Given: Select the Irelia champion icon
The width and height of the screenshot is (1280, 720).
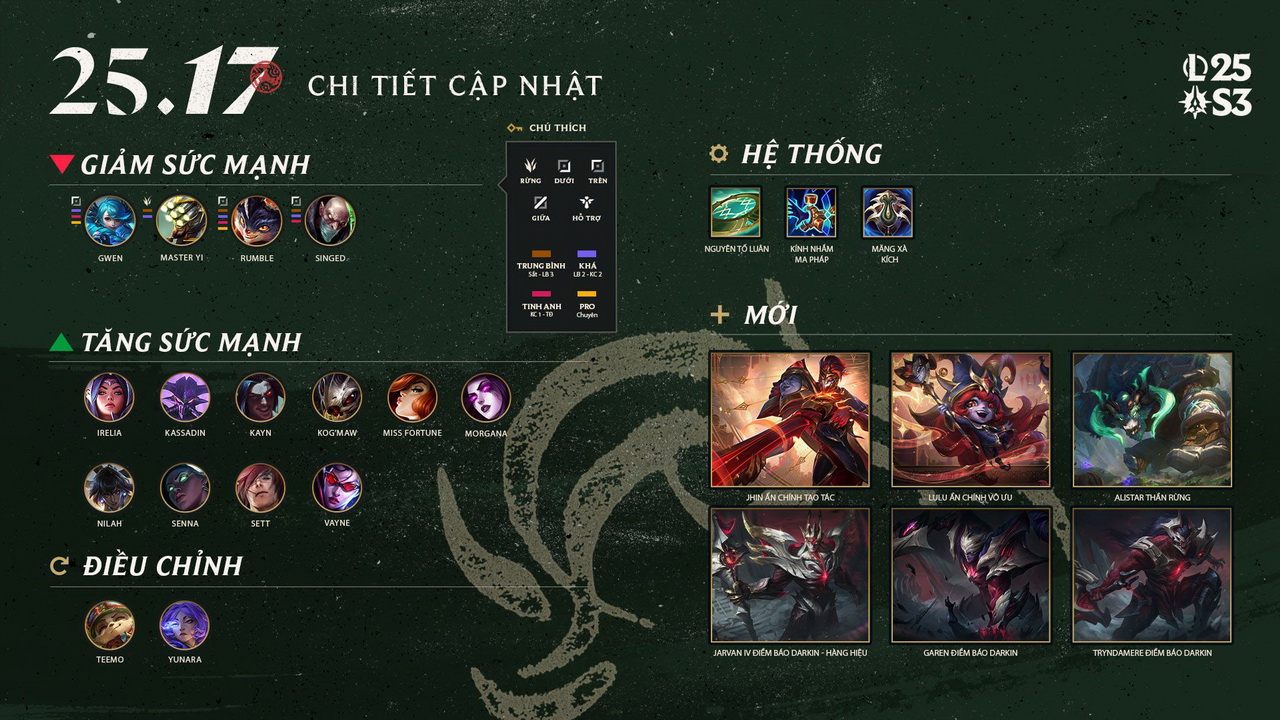Looking at the screenshot, I should coord(110,398).
